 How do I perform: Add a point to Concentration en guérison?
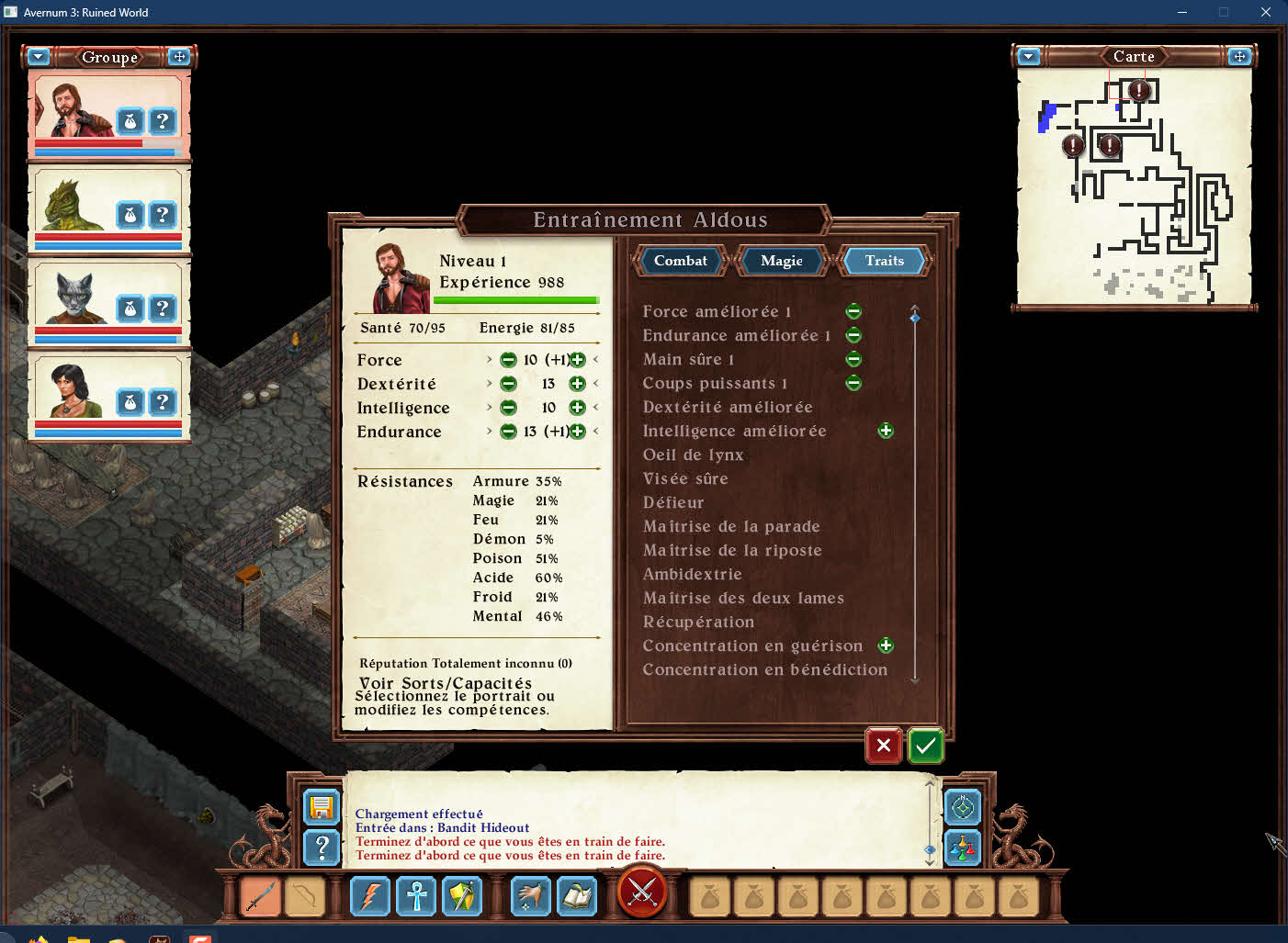(x=886, y=646)
